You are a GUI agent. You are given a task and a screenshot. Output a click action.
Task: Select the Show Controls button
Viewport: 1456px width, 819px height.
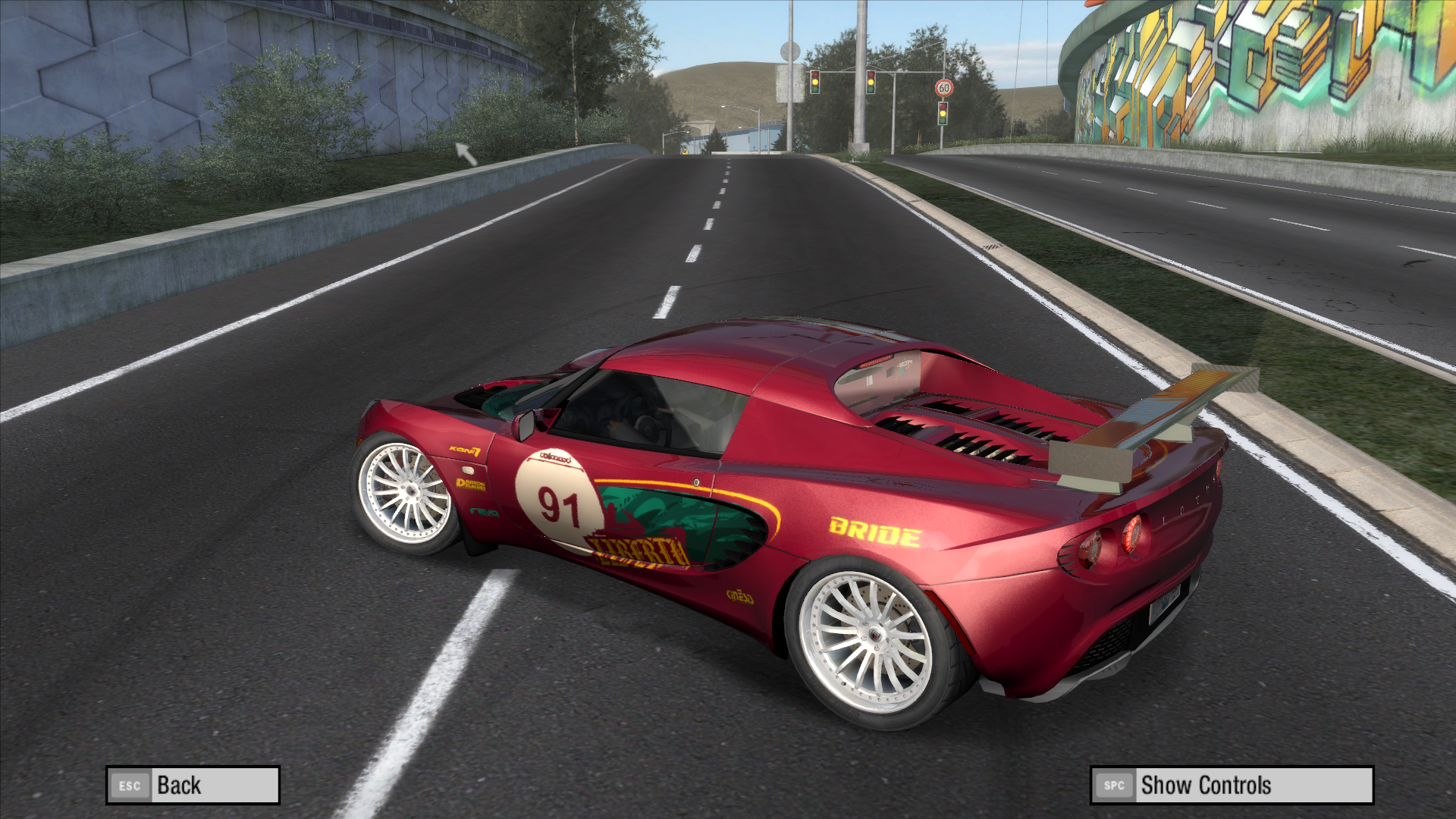[1232, 786]
